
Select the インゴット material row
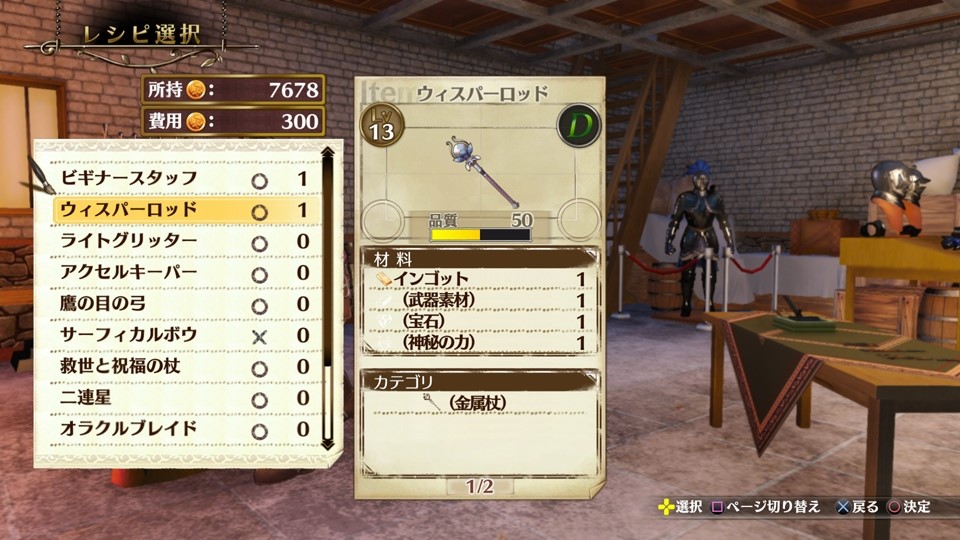pos(480,279)
